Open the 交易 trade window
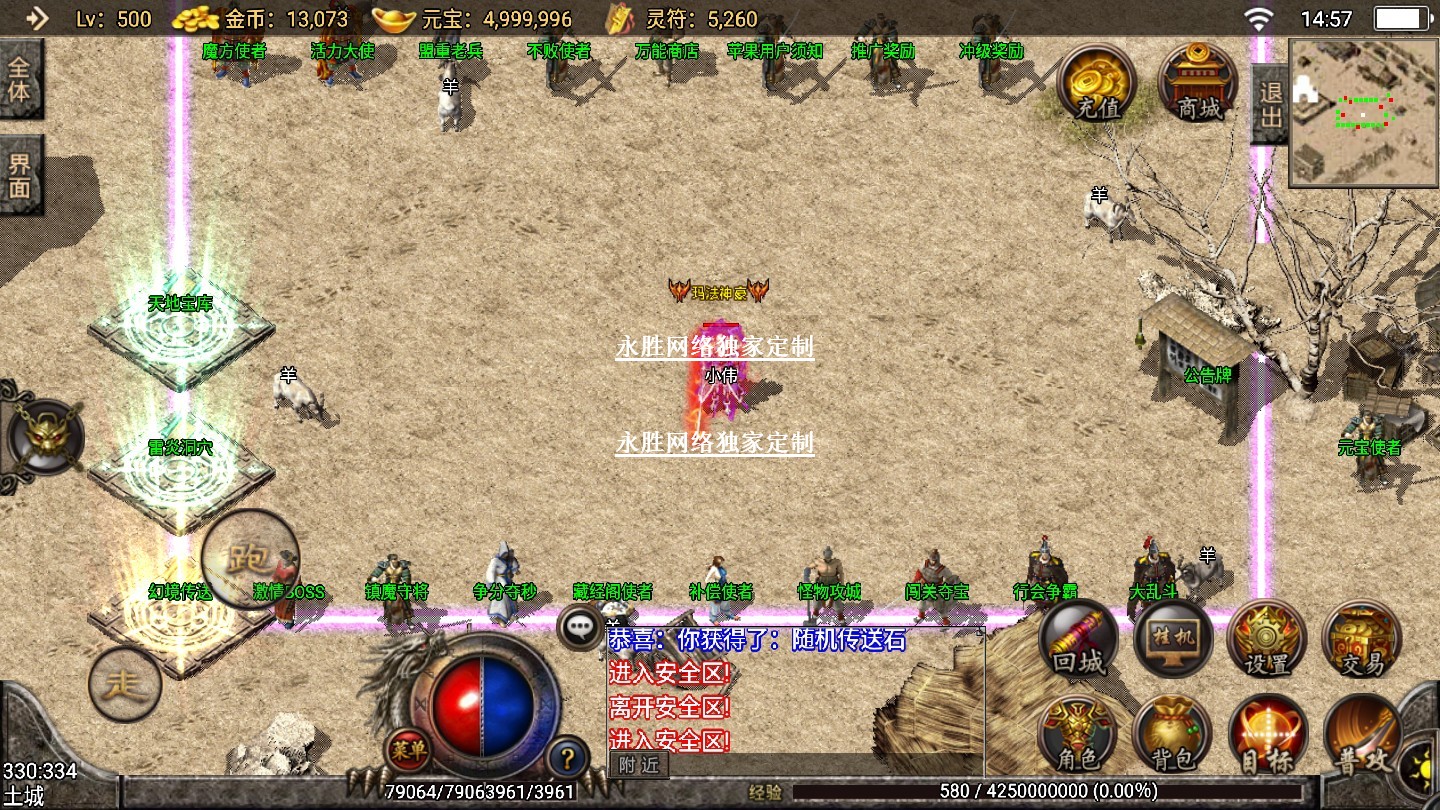The width and height of the screenshot is (1440, 810). click(x=1361, y=640)
